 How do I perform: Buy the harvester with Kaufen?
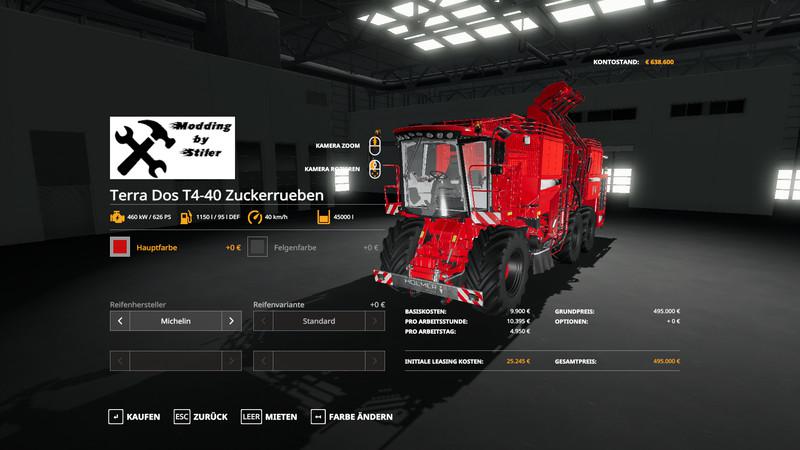pyautogui.click(x=135, y=416)
